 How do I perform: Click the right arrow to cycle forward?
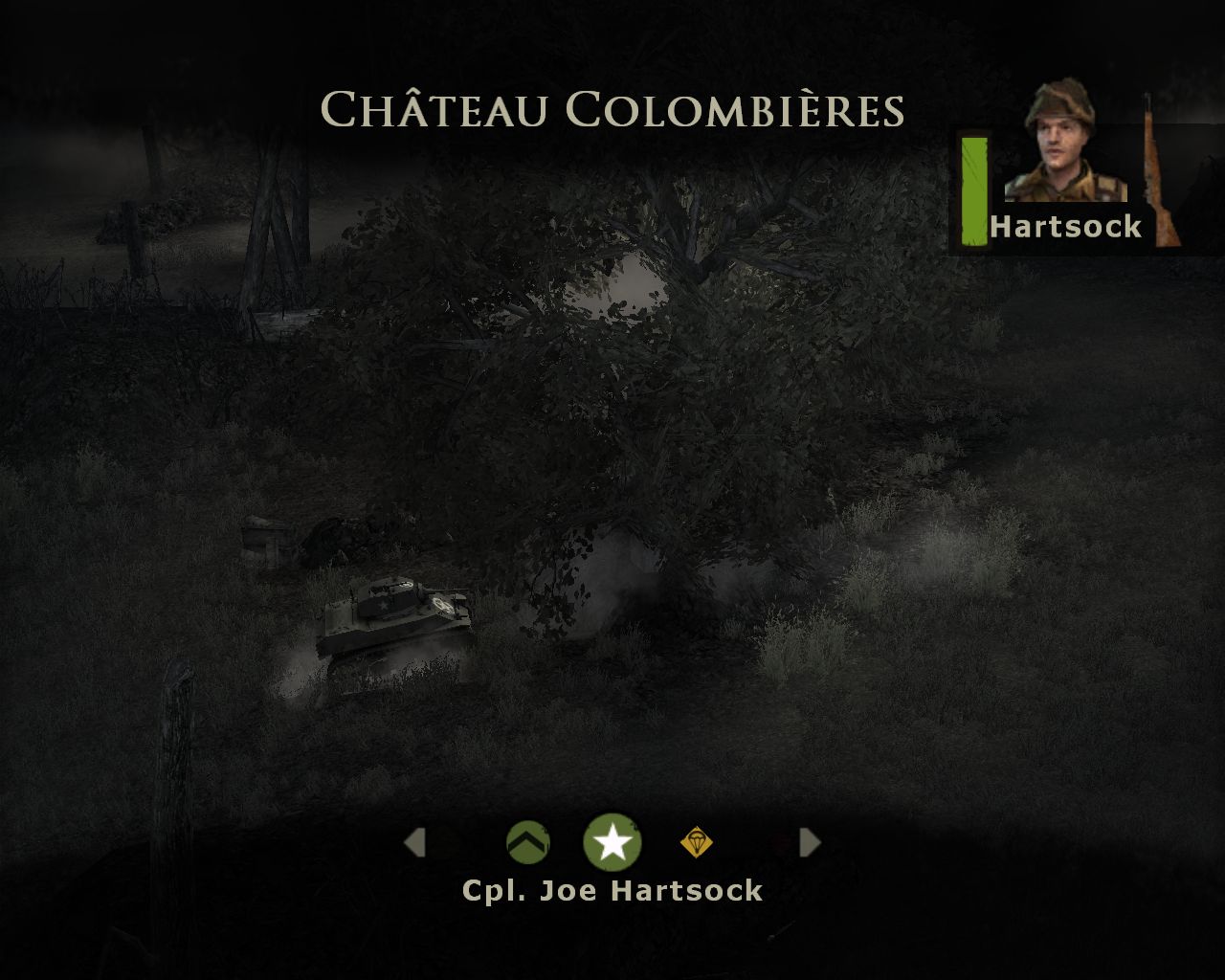810,842
